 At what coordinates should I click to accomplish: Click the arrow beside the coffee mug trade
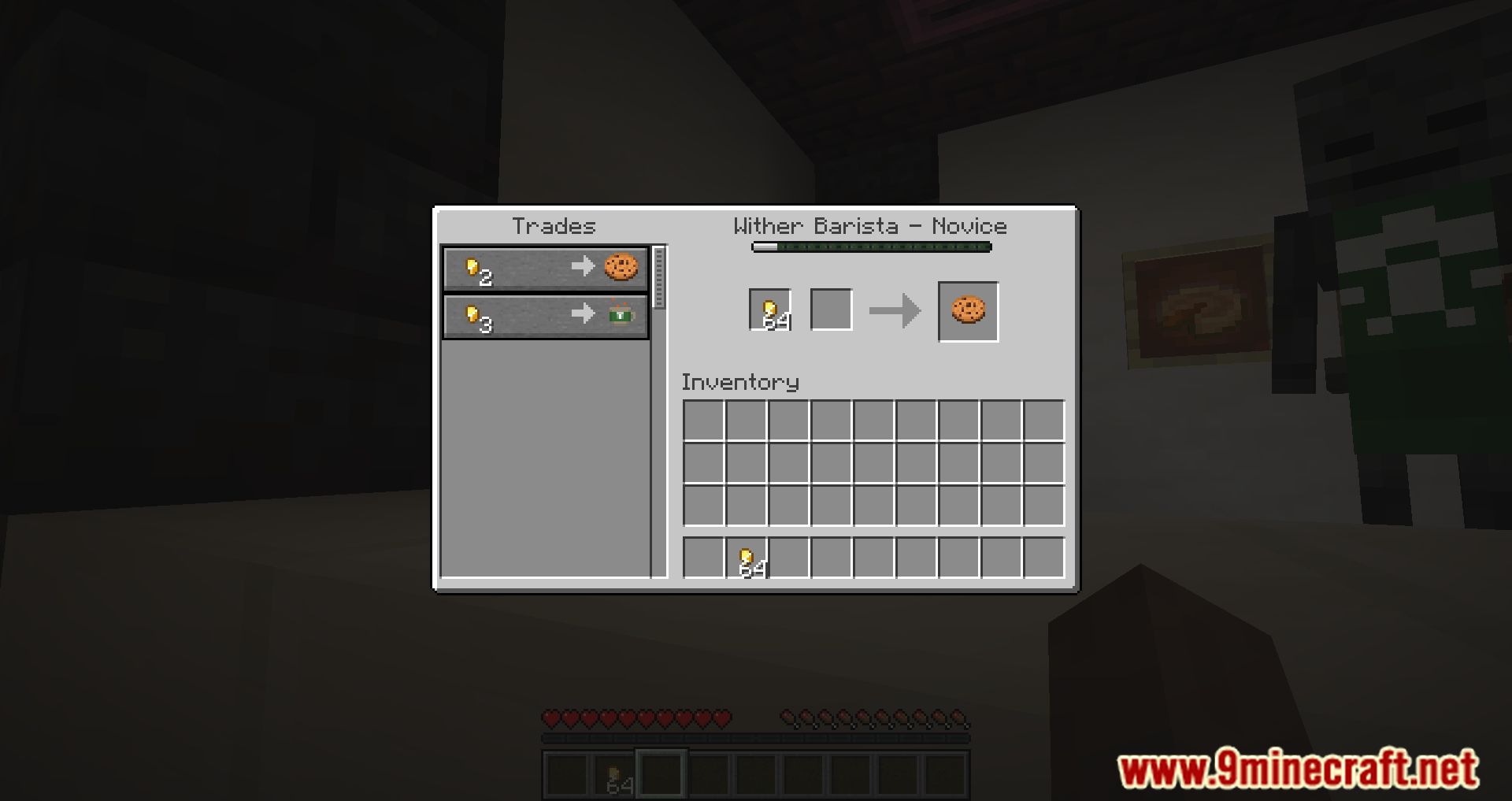584,313
